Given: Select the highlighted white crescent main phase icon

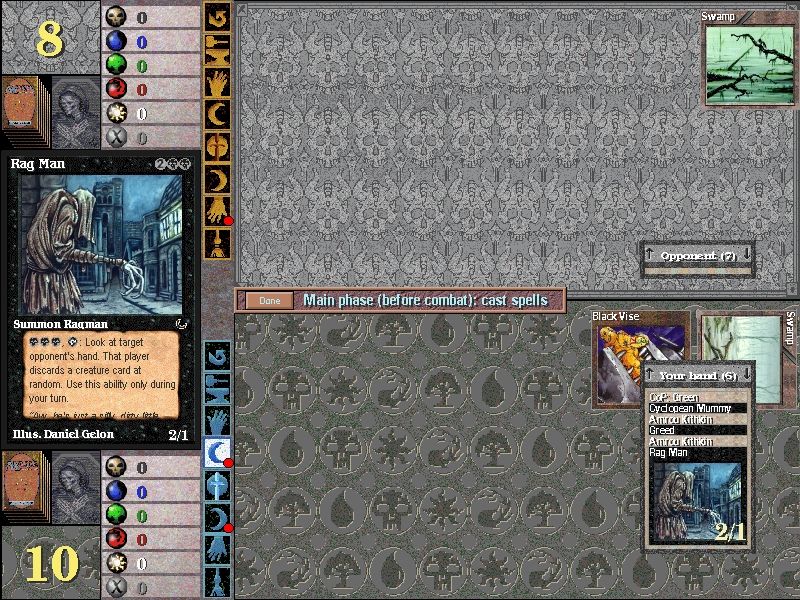Looking at the screenshot, I should (x=217, y=452).
